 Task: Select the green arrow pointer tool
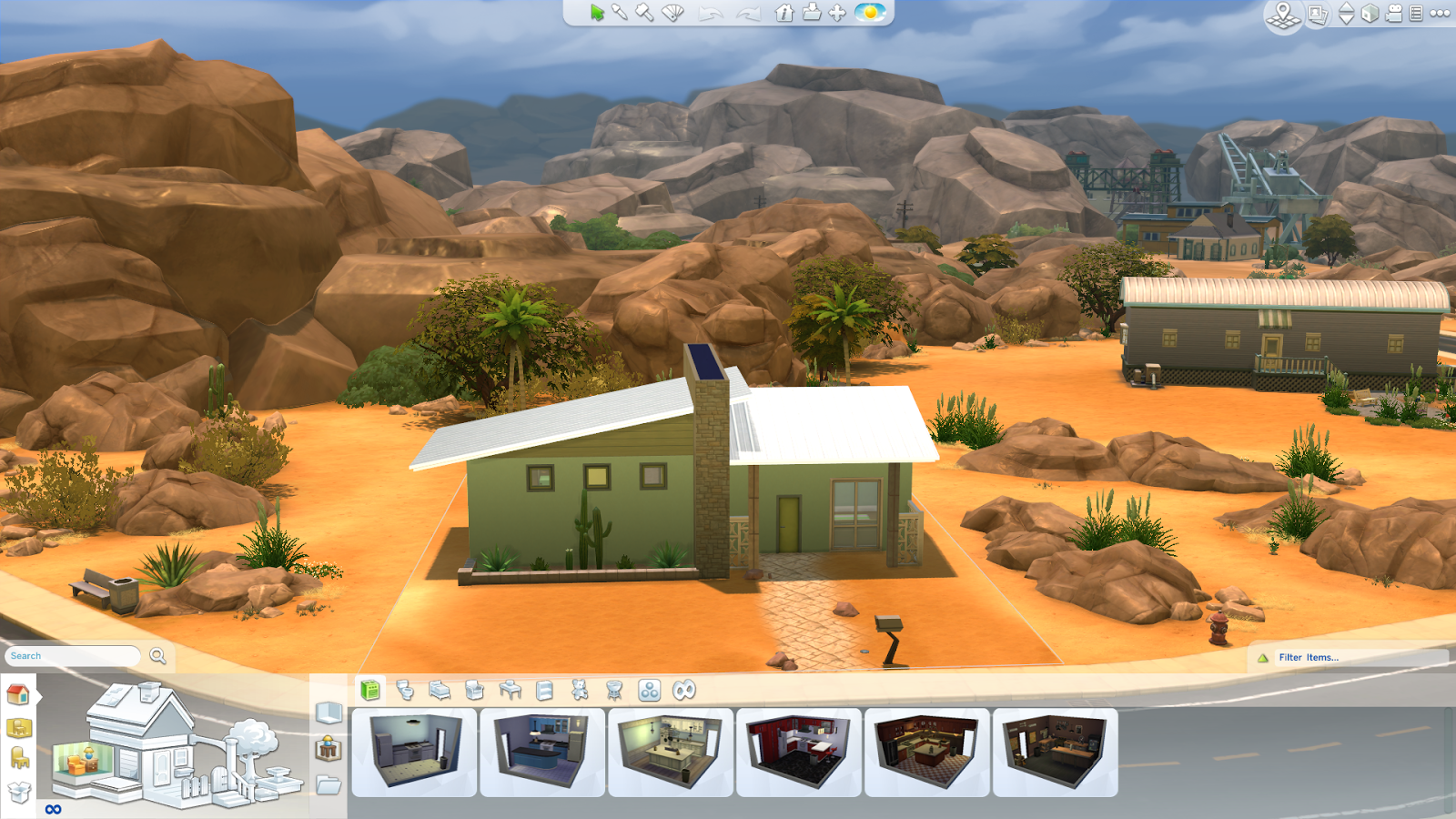point(597,13)
